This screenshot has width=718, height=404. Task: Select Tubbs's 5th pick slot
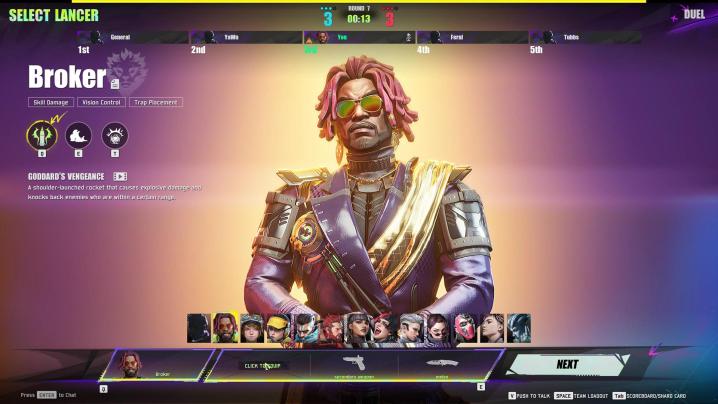pyautogui.click(x=583, y=38)
